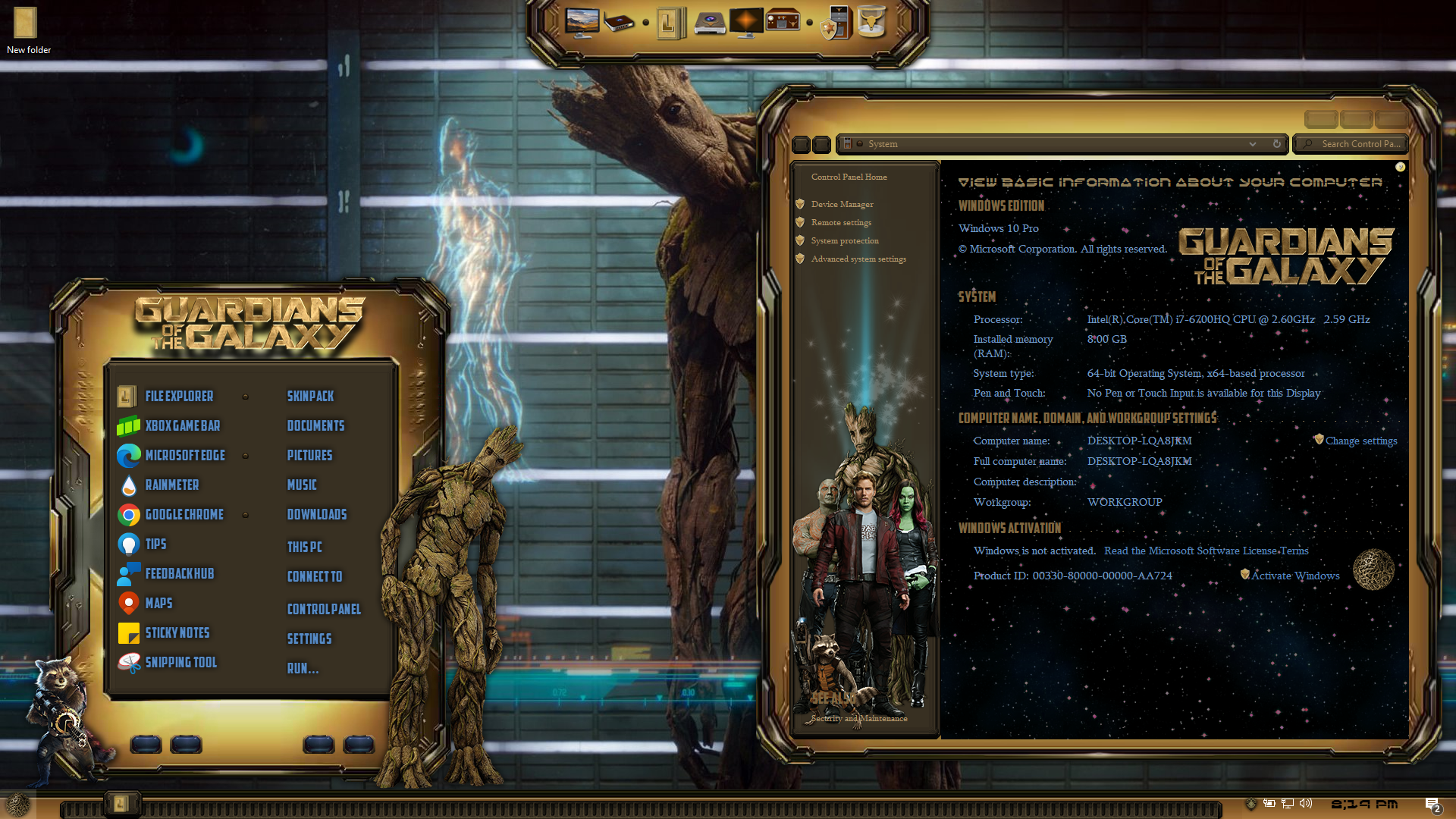Open Control Panel from start menu
The height and width of the screenshot is (819, 1456).
click(x=324, y=609)
